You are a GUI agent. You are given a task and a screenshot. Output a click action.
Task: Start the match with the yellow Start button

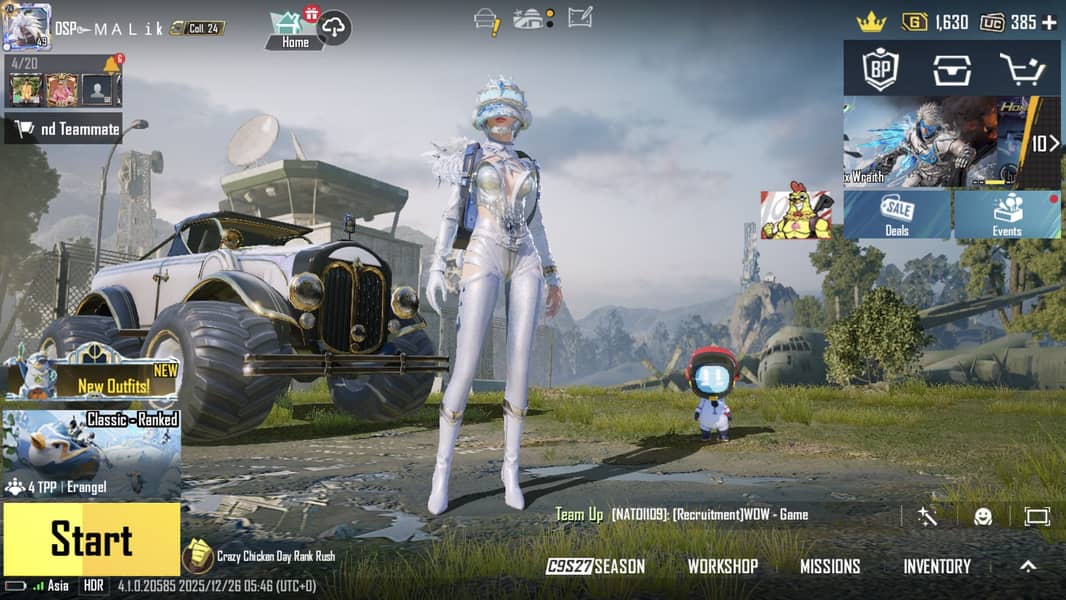91,540
